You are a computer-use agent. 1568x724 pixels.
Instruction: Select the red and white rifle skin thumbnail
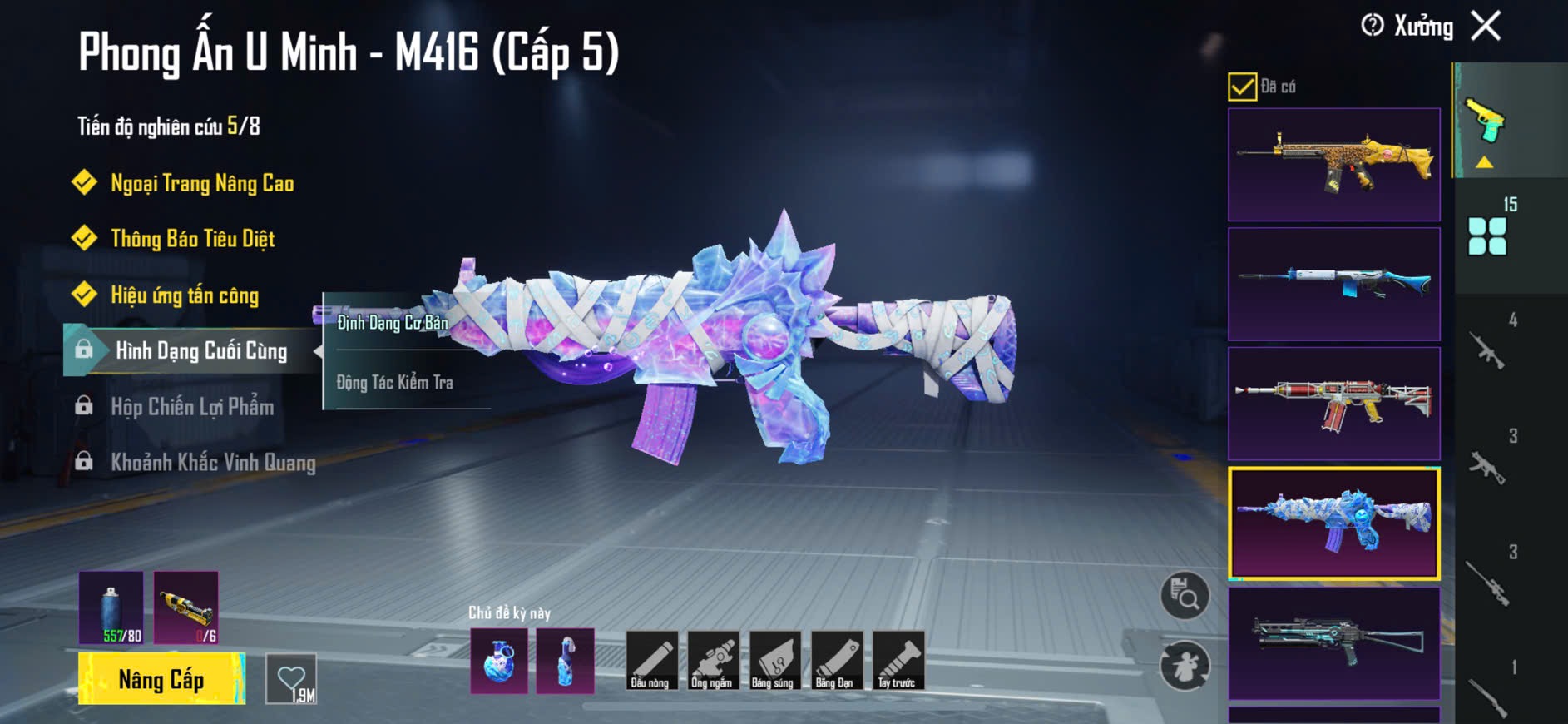coord(1333,404)
